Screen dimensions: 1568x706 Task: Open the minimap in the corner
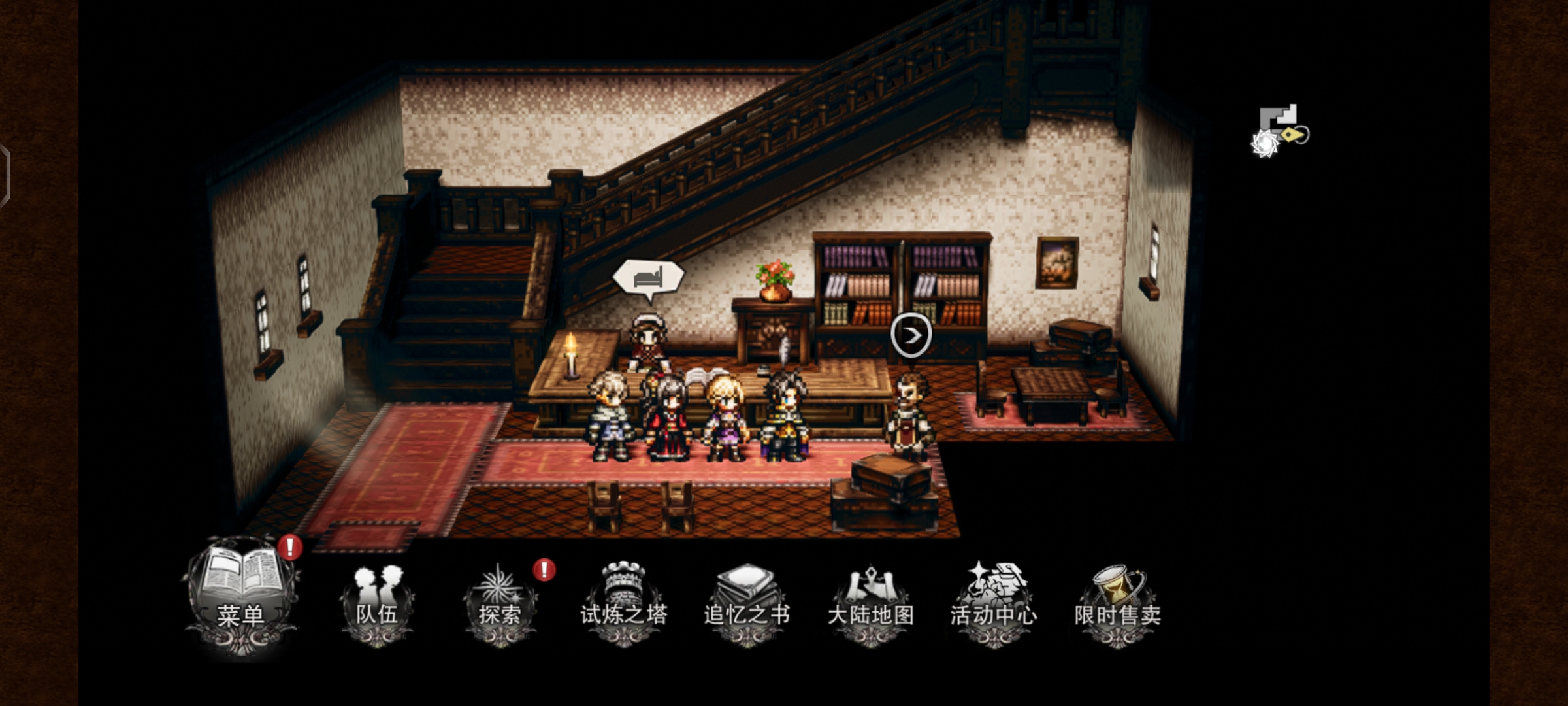click(1279, 131)
